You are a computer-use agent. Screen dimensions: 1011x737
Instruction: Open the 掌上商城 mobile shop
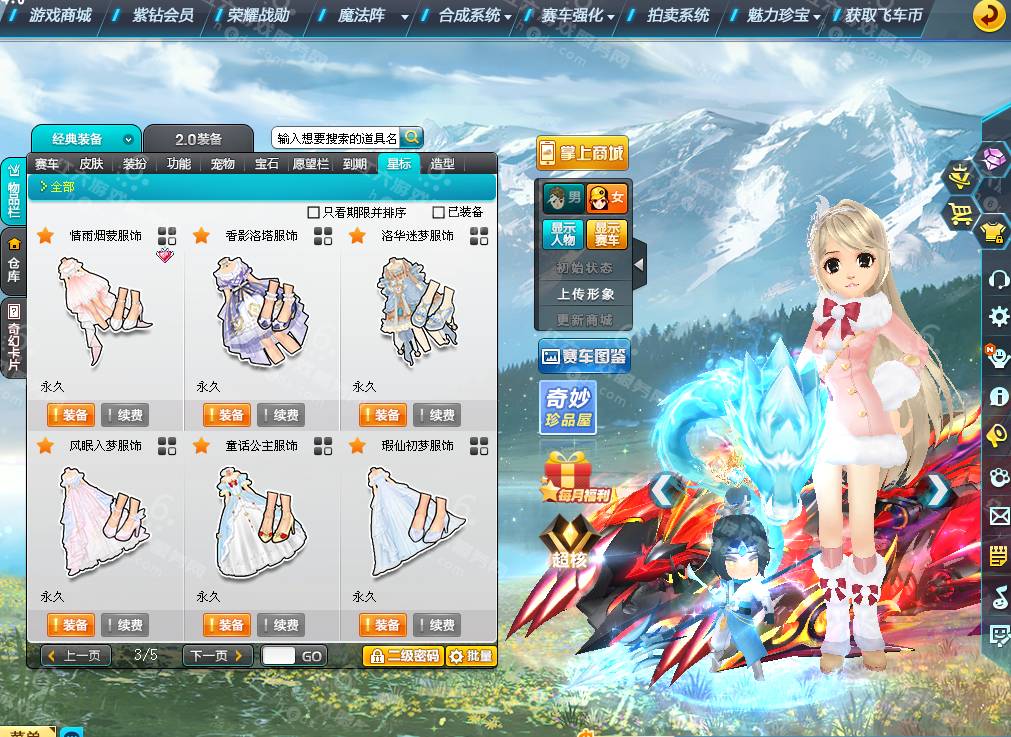[x=582, y=153]
